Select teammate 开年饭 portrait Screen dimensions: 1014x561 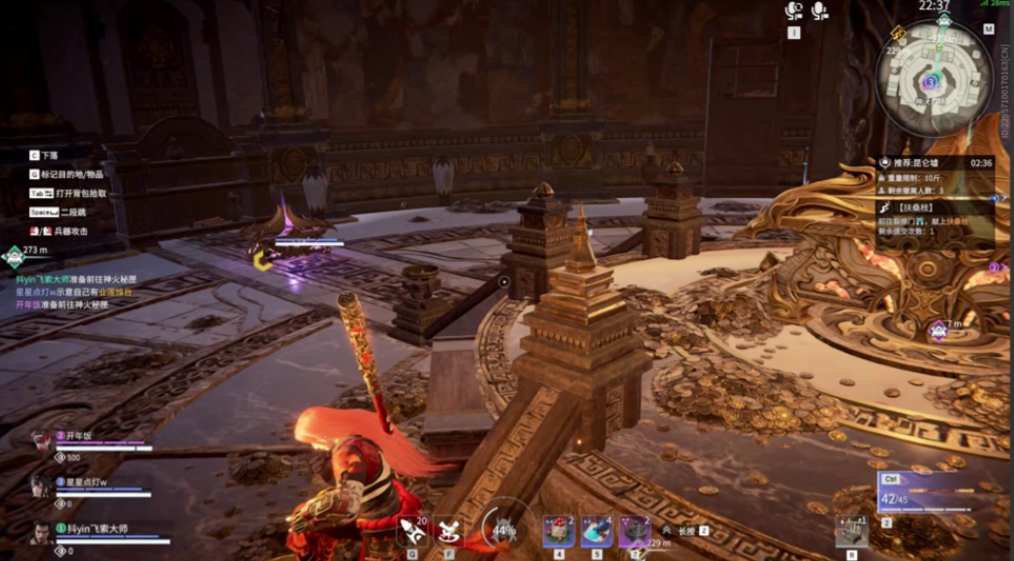(41, 442)
